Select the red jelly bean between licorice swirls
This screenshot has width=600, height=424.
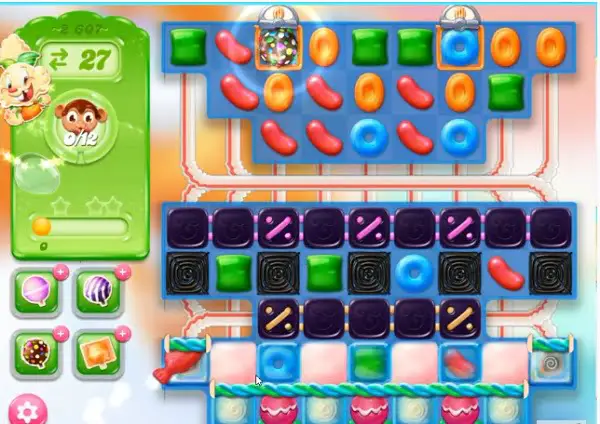click(504, 270)
